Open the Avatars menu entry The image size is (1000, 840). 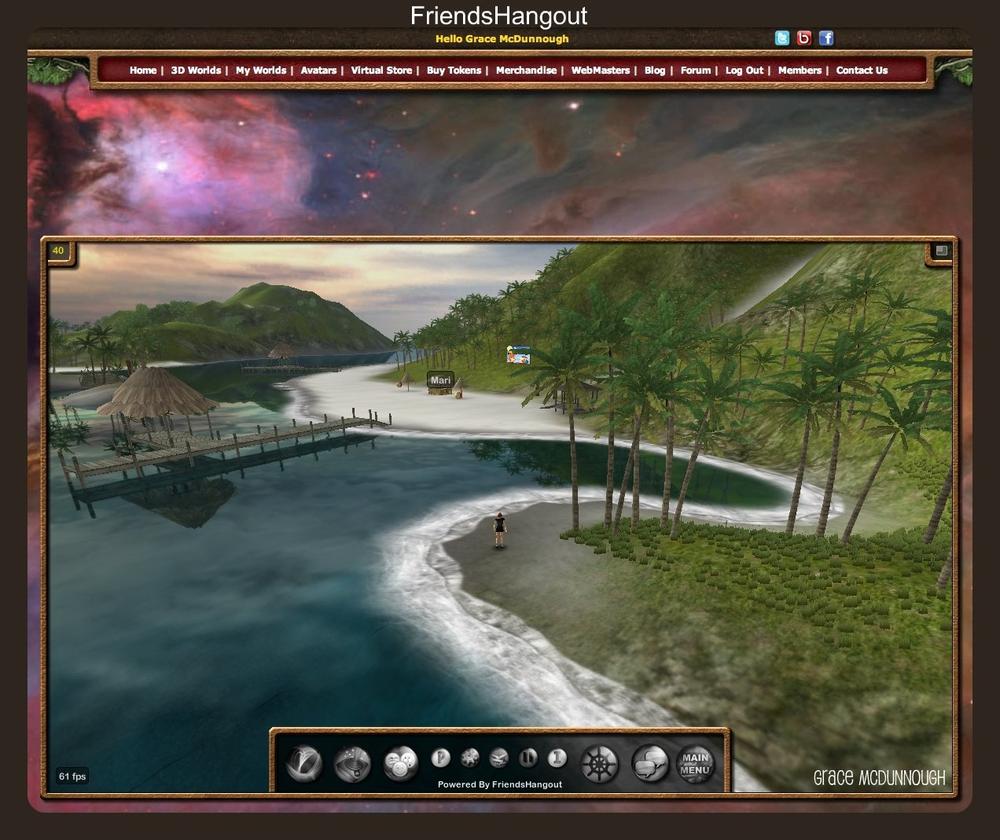coord(318,71)
